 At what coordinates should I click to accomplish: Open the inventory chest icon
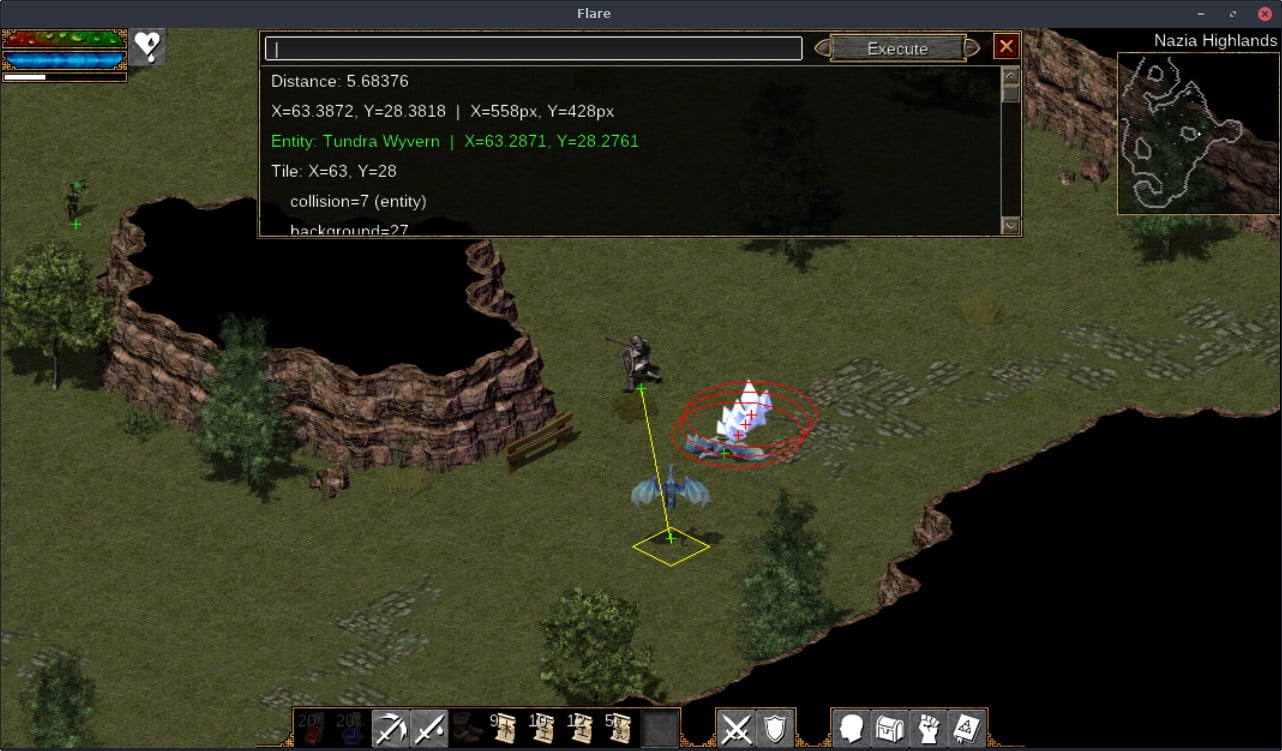889,728
